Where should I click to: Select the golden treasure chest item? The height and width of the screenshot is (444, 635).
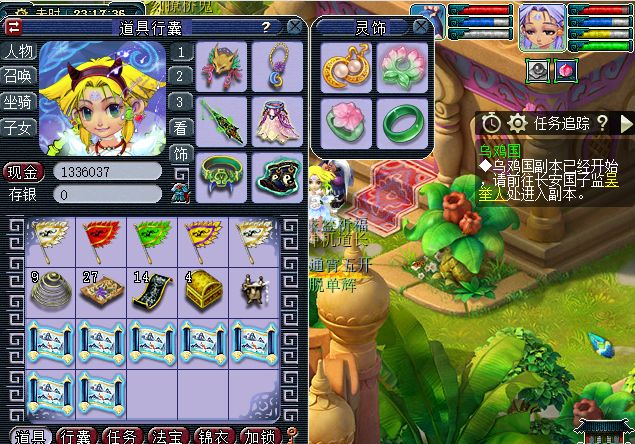tap(203, 288)
